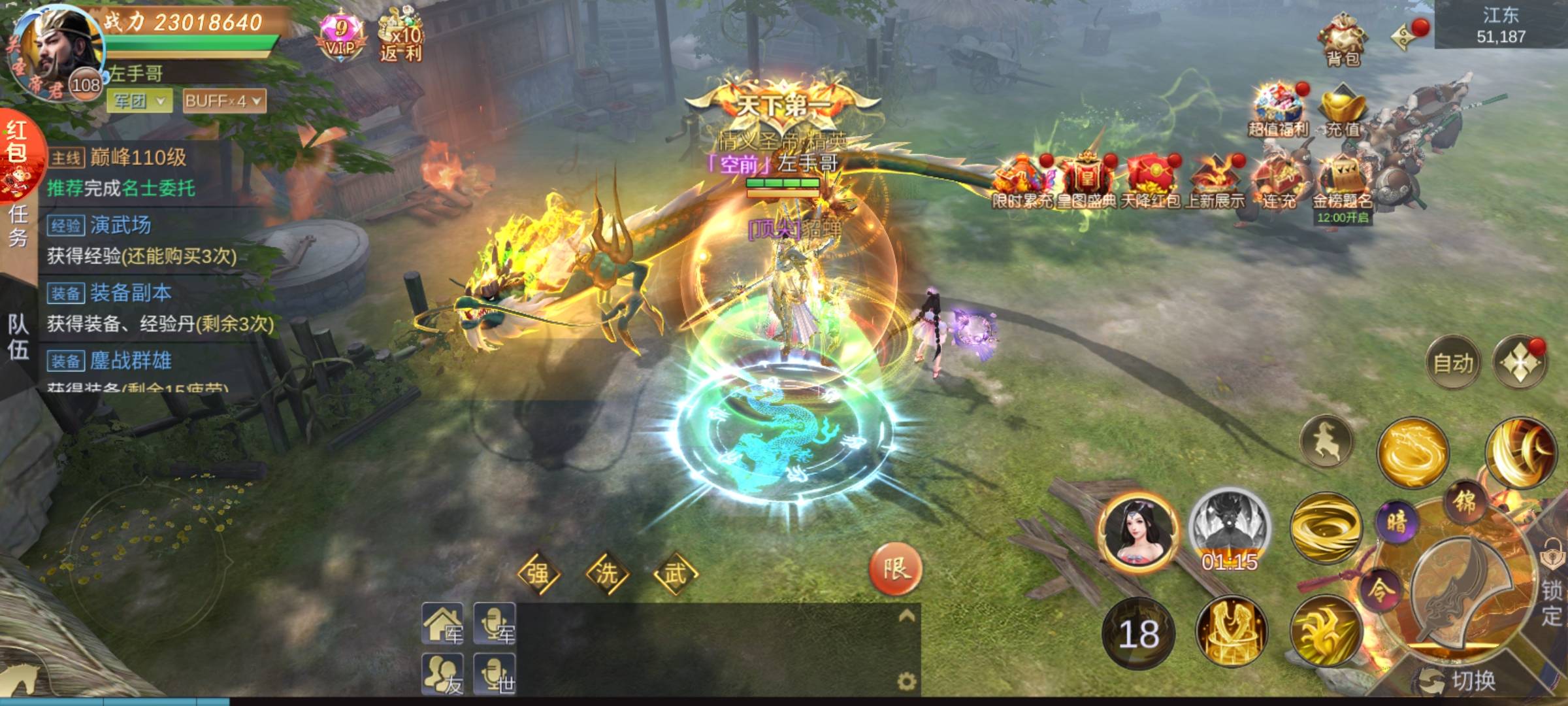Open chat settings gear

pos(906,682)
